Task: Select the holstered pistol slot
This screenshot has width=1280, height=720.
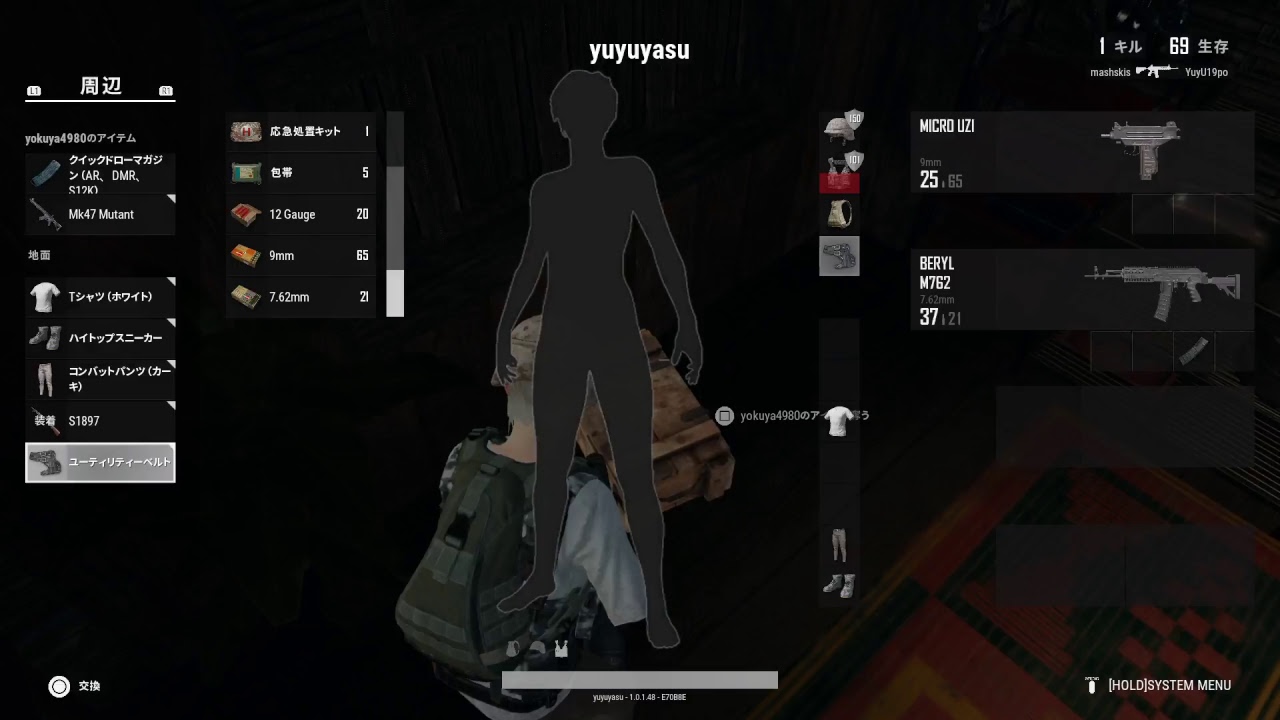Action: (839, 256)
